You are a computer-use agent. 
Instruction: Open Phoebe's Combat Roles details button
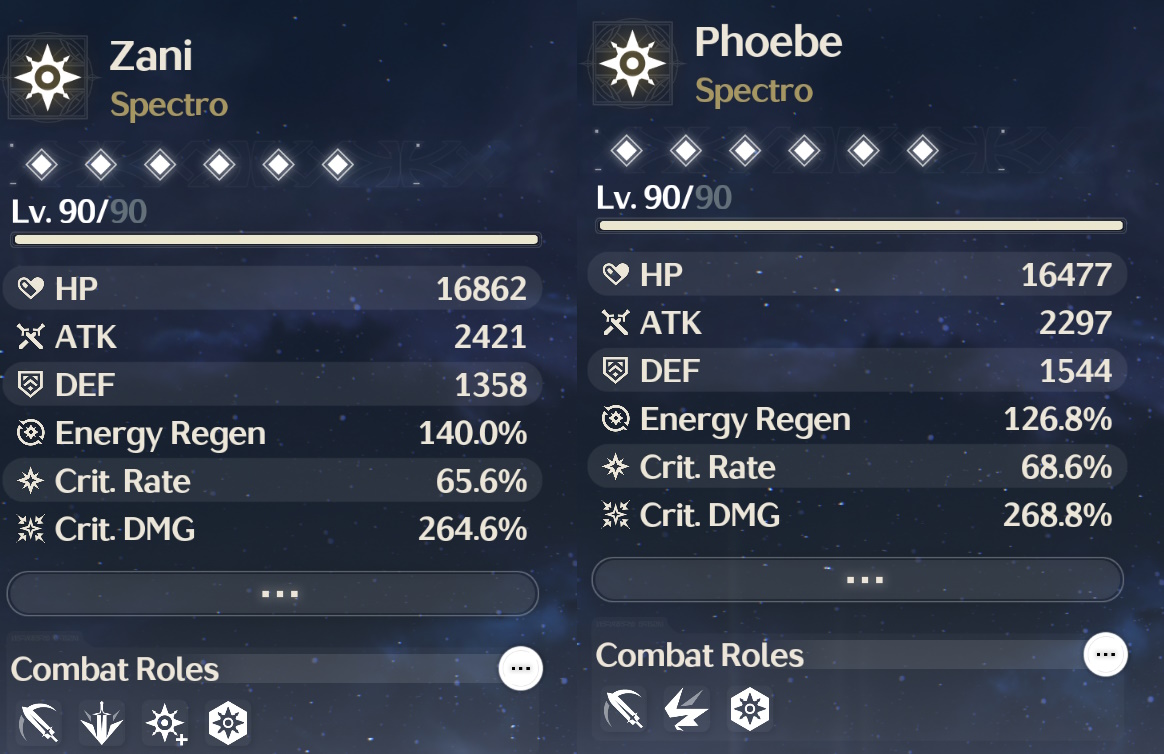(1105, 654)
